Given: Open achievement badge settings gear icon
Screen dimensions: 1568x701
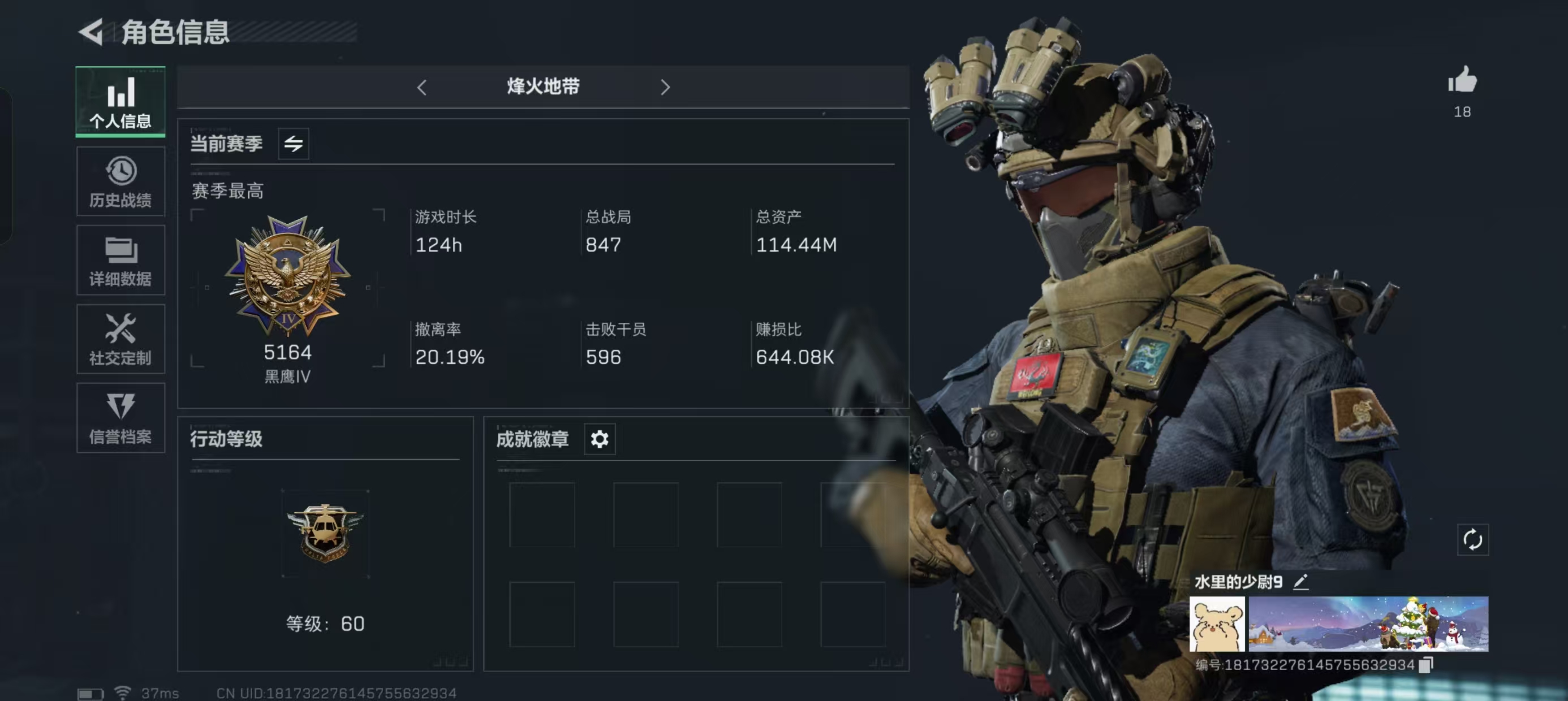Looking at the screenshot, I should point(600,439).
